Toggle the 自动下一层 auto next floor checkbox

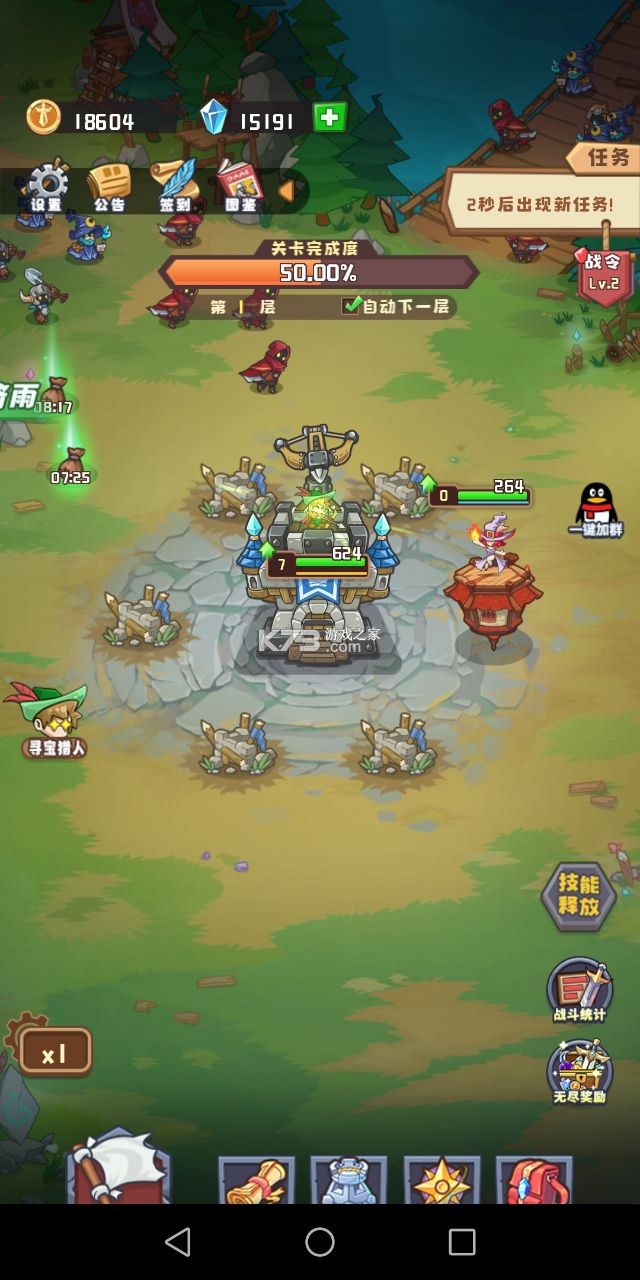[x=352, y=306]
